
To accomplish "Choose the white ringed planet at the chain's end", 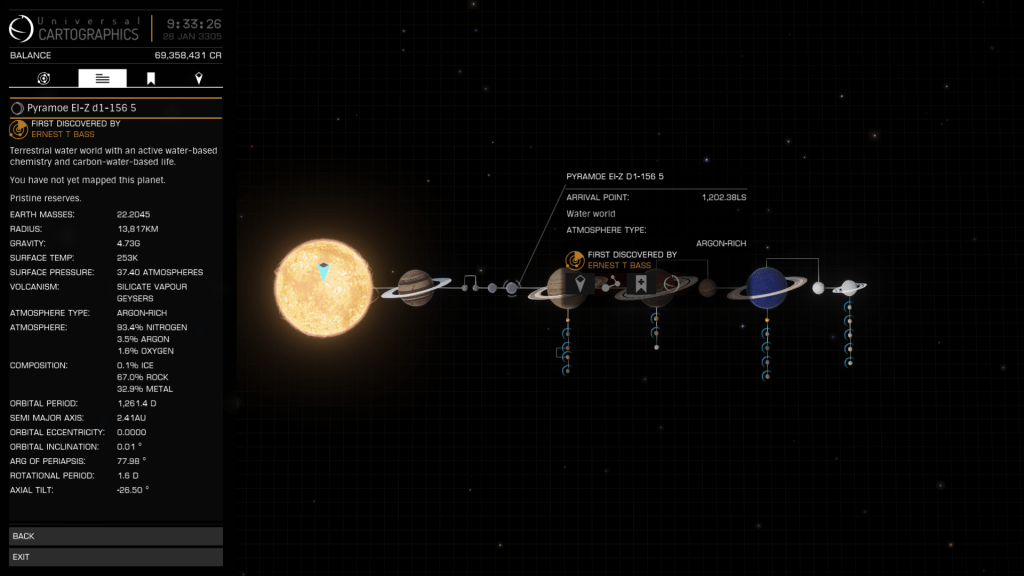I will point(849,288).
